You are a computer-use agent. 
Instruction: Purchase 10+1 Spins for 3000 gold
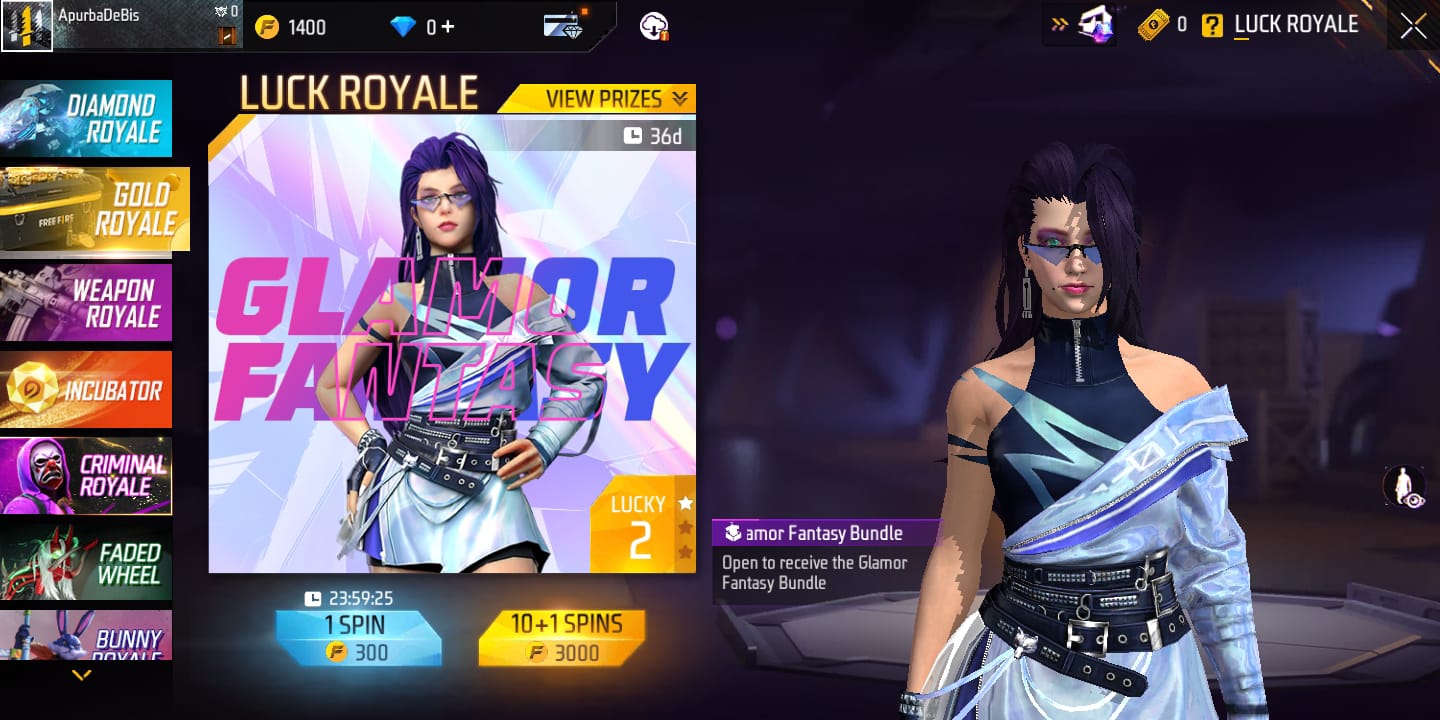tap(562, 638)
